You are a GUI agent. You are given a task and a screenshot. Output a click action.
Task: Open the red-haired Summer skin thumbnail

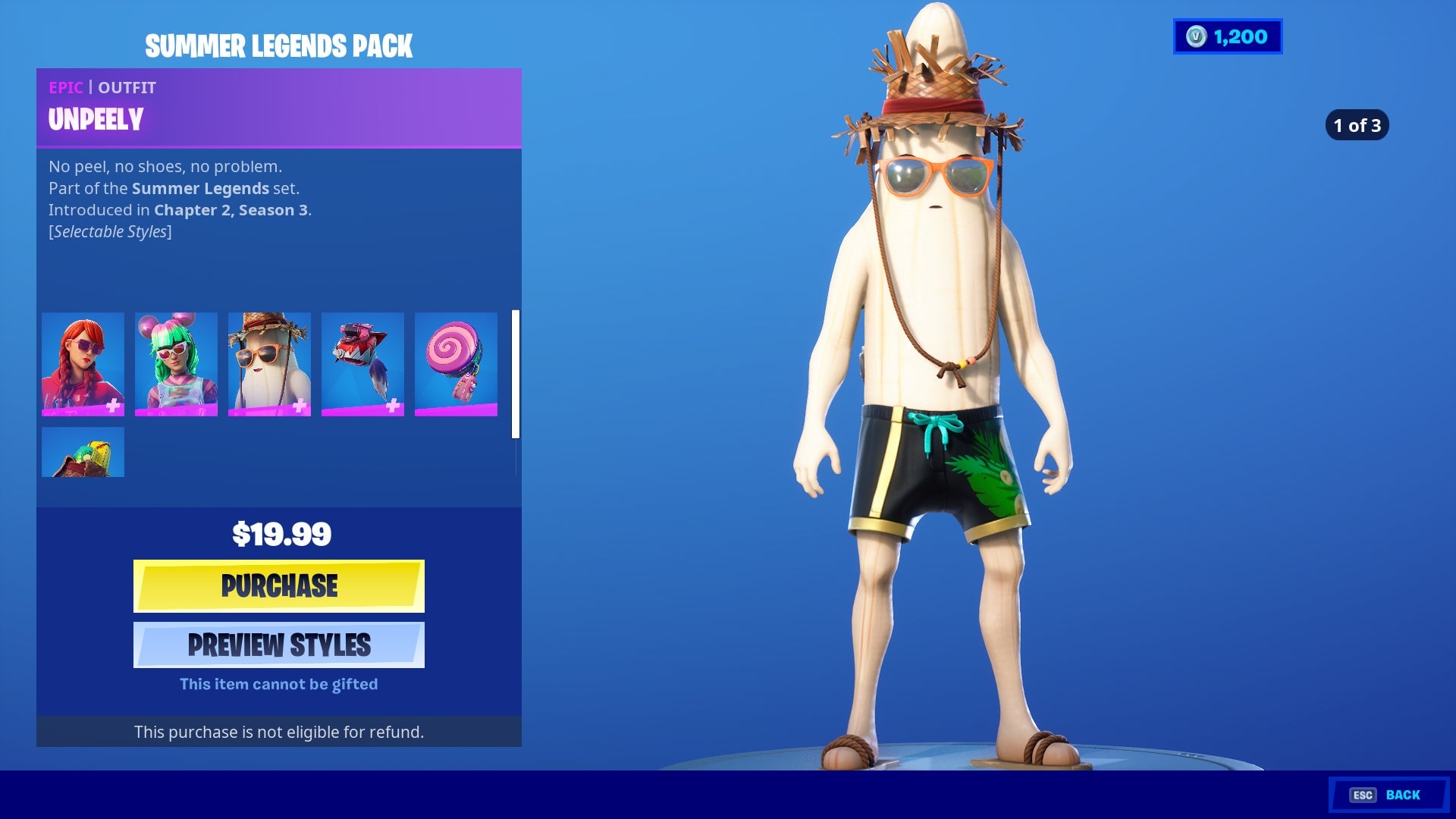tap(83, 365)
